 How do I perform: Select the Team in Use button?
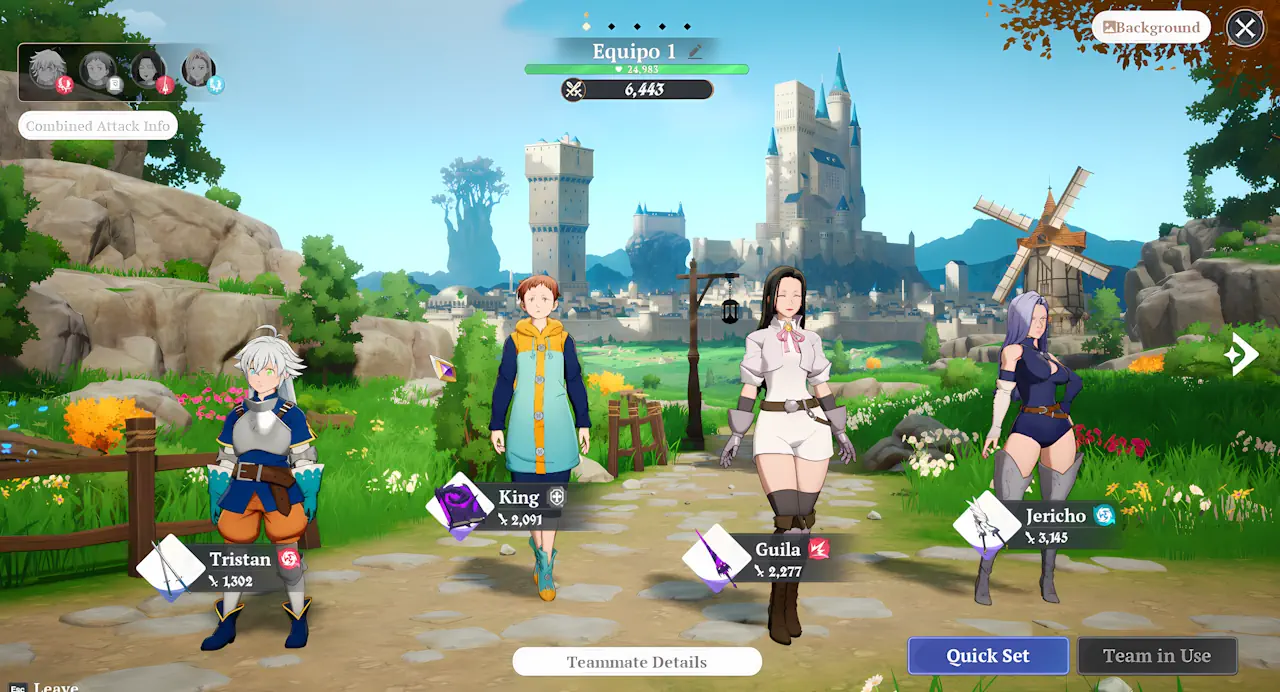(1157, 656)
